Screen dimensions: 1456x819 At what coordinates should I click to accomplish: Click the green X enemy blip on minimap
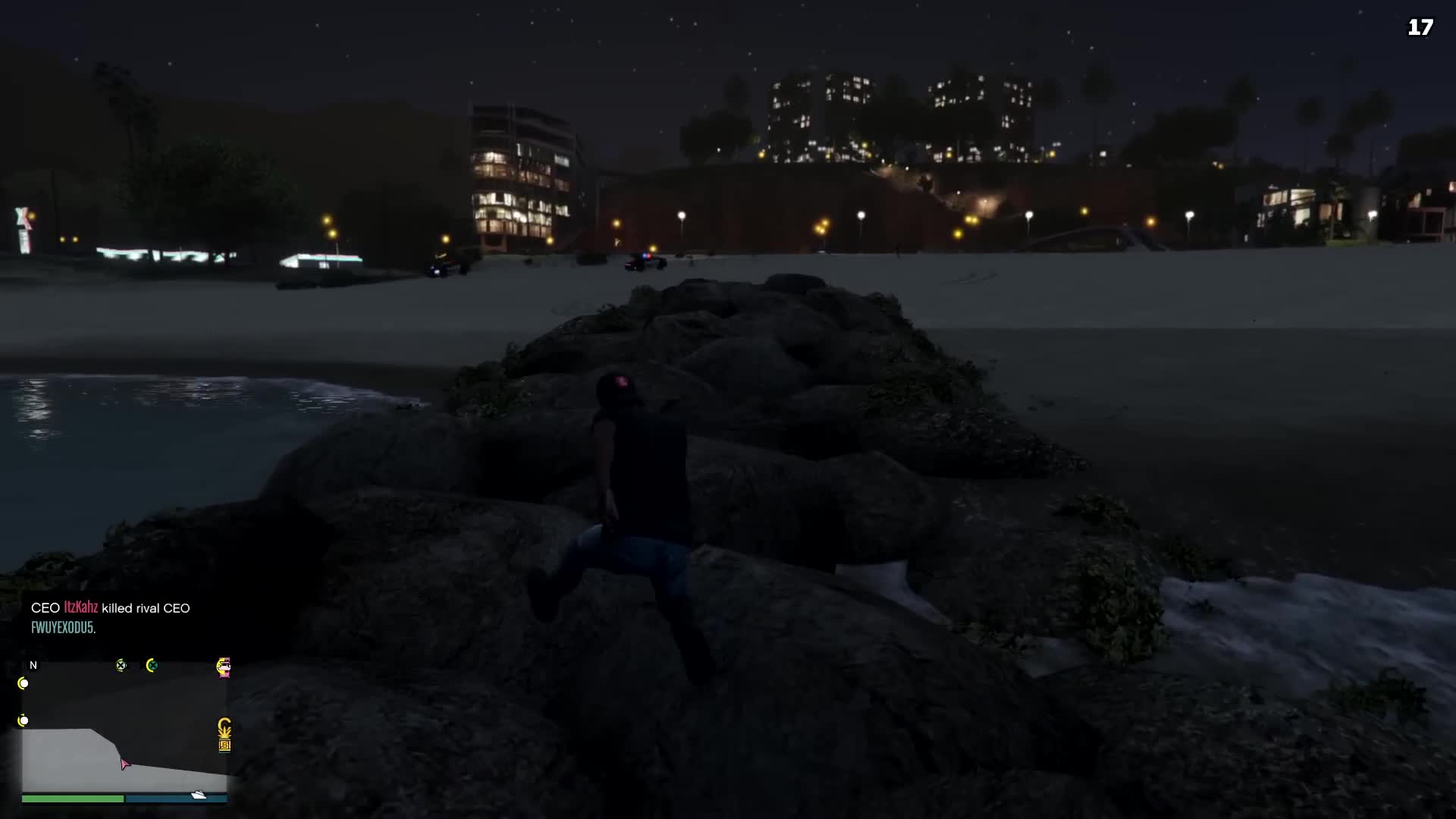[152, 666]
